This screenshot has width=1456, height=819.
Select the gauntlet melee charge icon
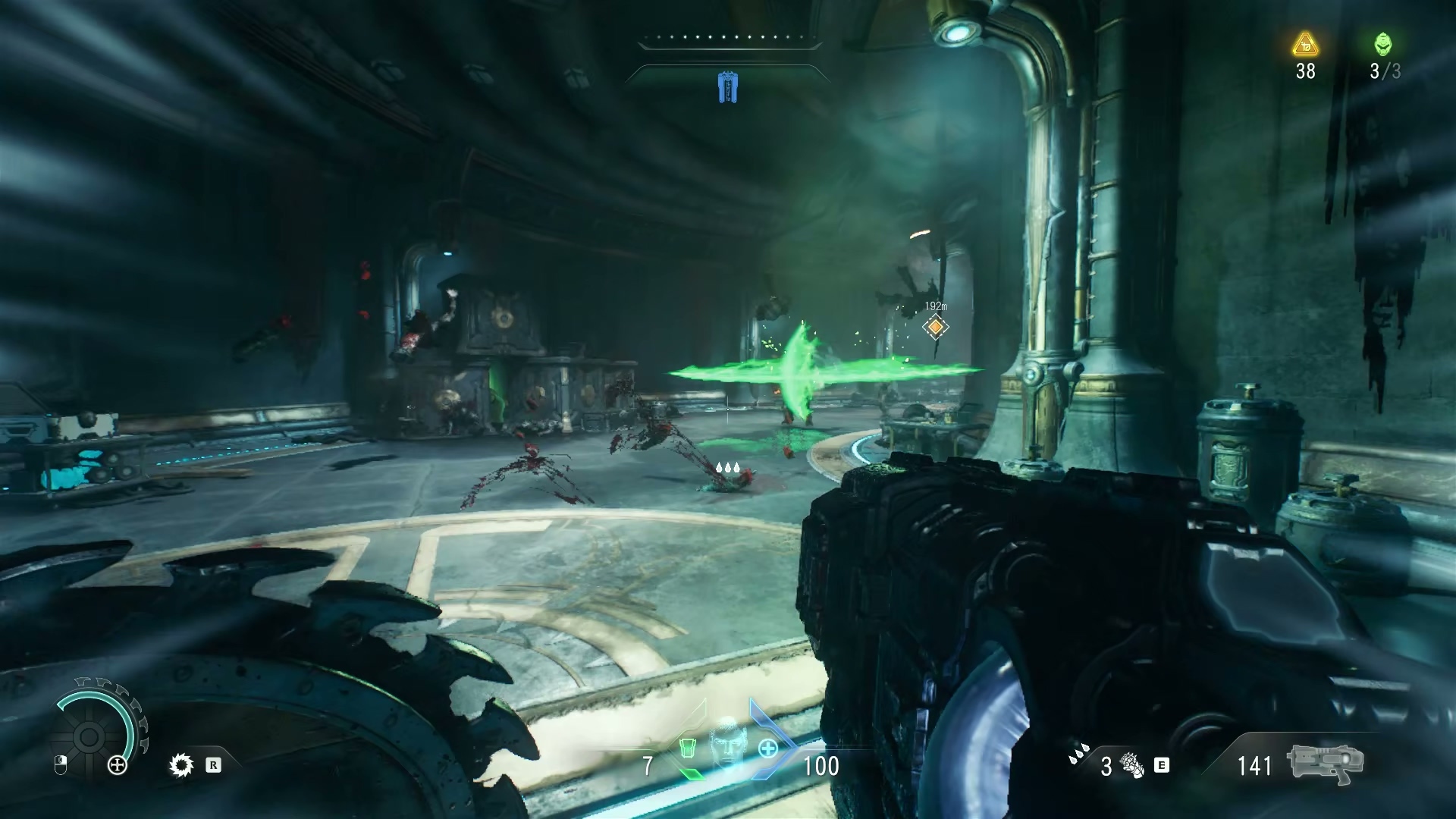1132,766
